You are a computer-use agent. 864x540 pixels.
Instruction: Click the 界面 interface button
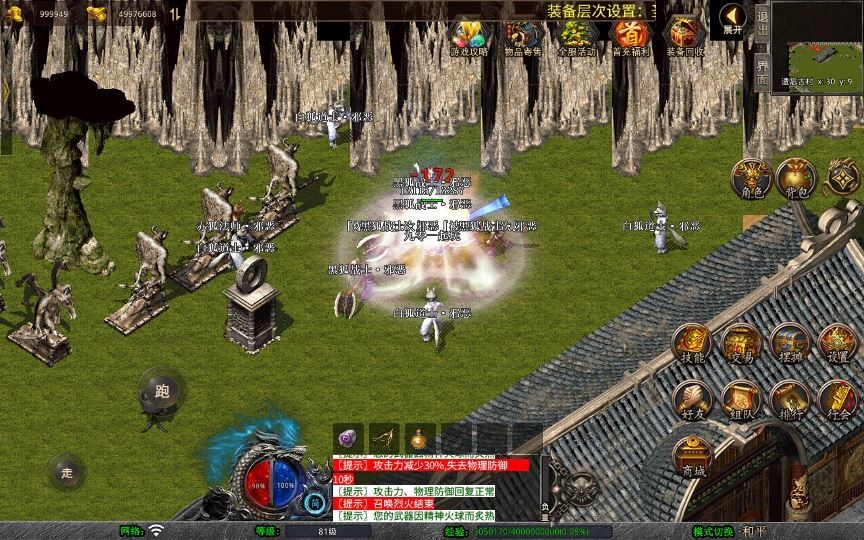pos(762,72)
